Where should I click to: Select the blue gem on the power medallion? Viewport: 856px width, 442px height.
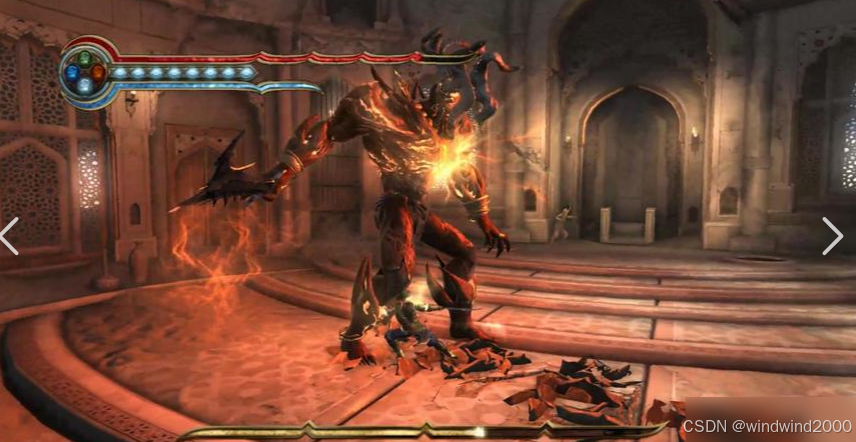tap(72, 71)
